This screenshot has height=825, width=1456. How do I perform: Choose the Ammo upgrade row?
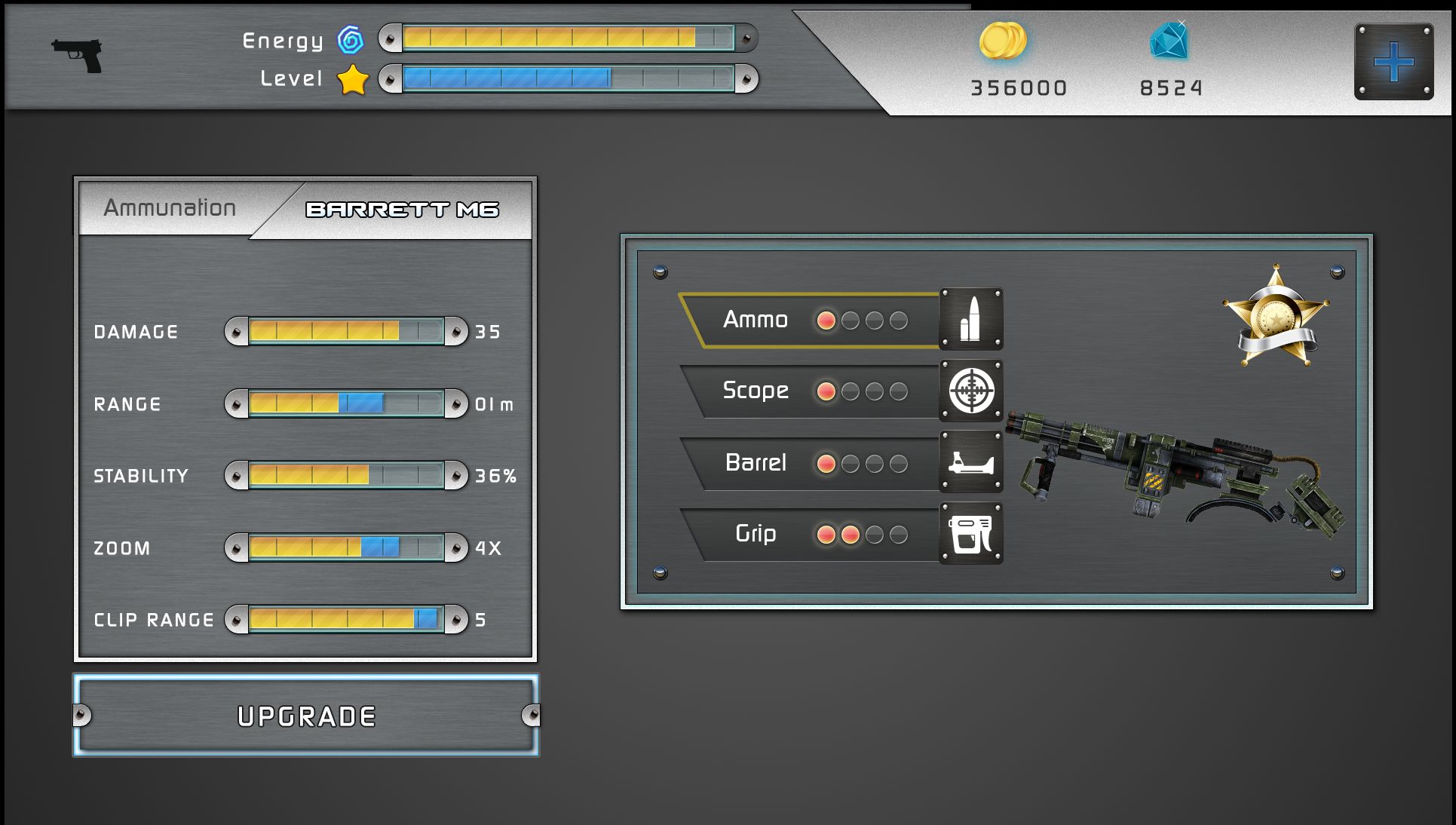(x=811, y=320)
